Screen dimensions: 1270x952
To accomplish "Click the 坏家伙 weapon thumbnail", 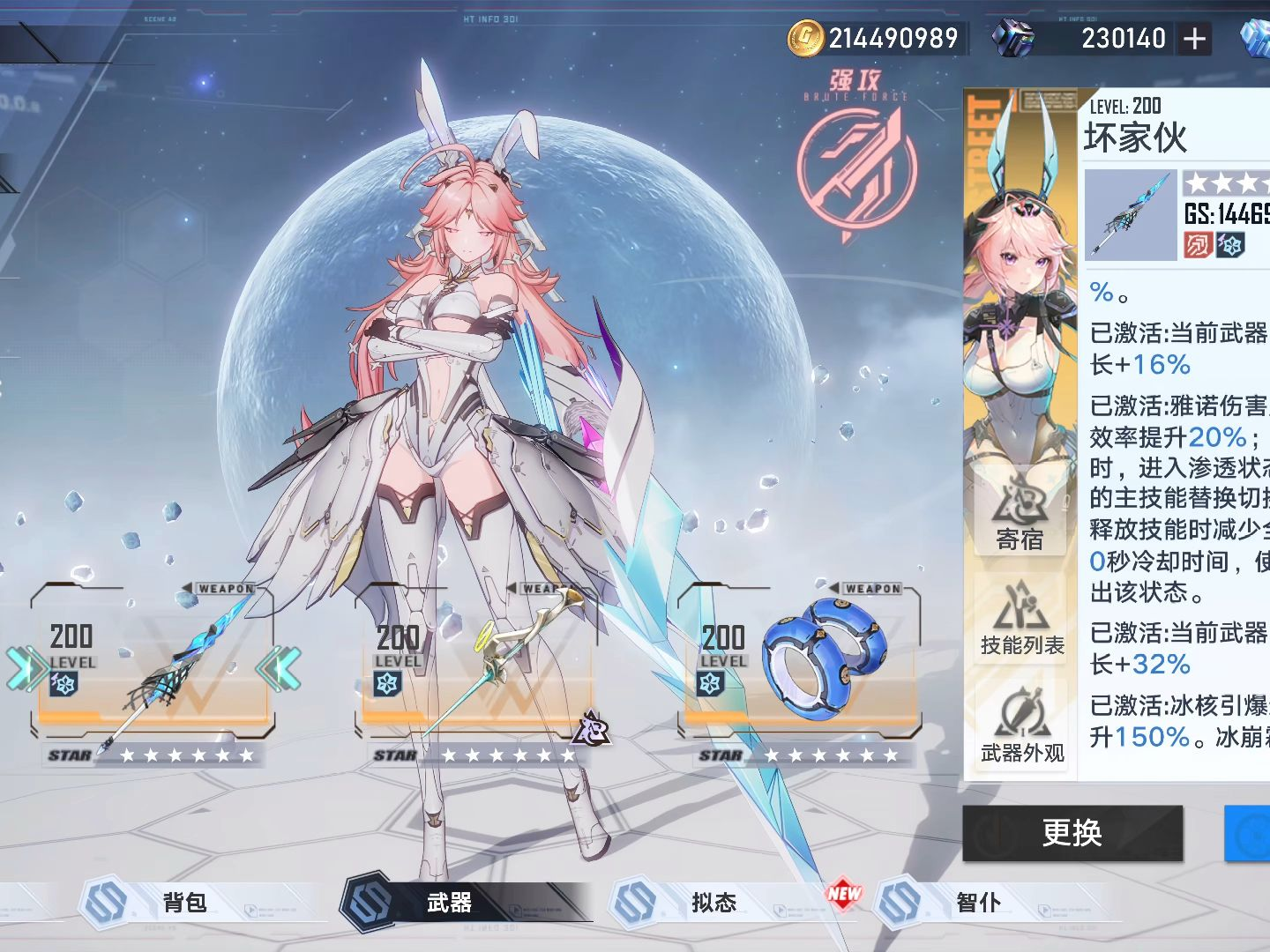I will pos(1131,214).
